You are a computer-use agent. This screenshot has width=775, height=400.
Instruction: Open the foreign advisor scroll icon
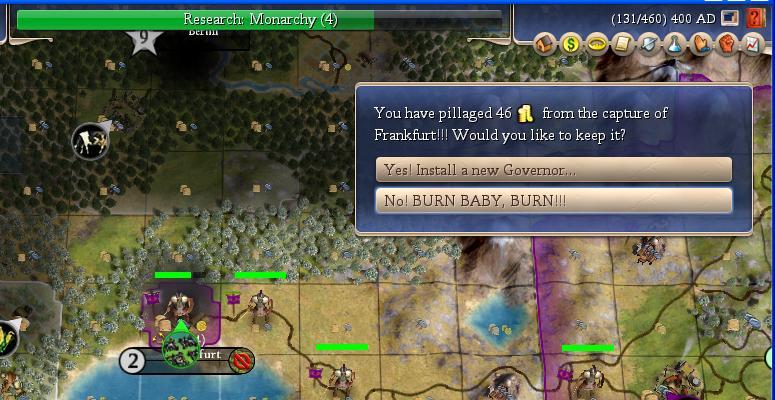click(623, 43)
